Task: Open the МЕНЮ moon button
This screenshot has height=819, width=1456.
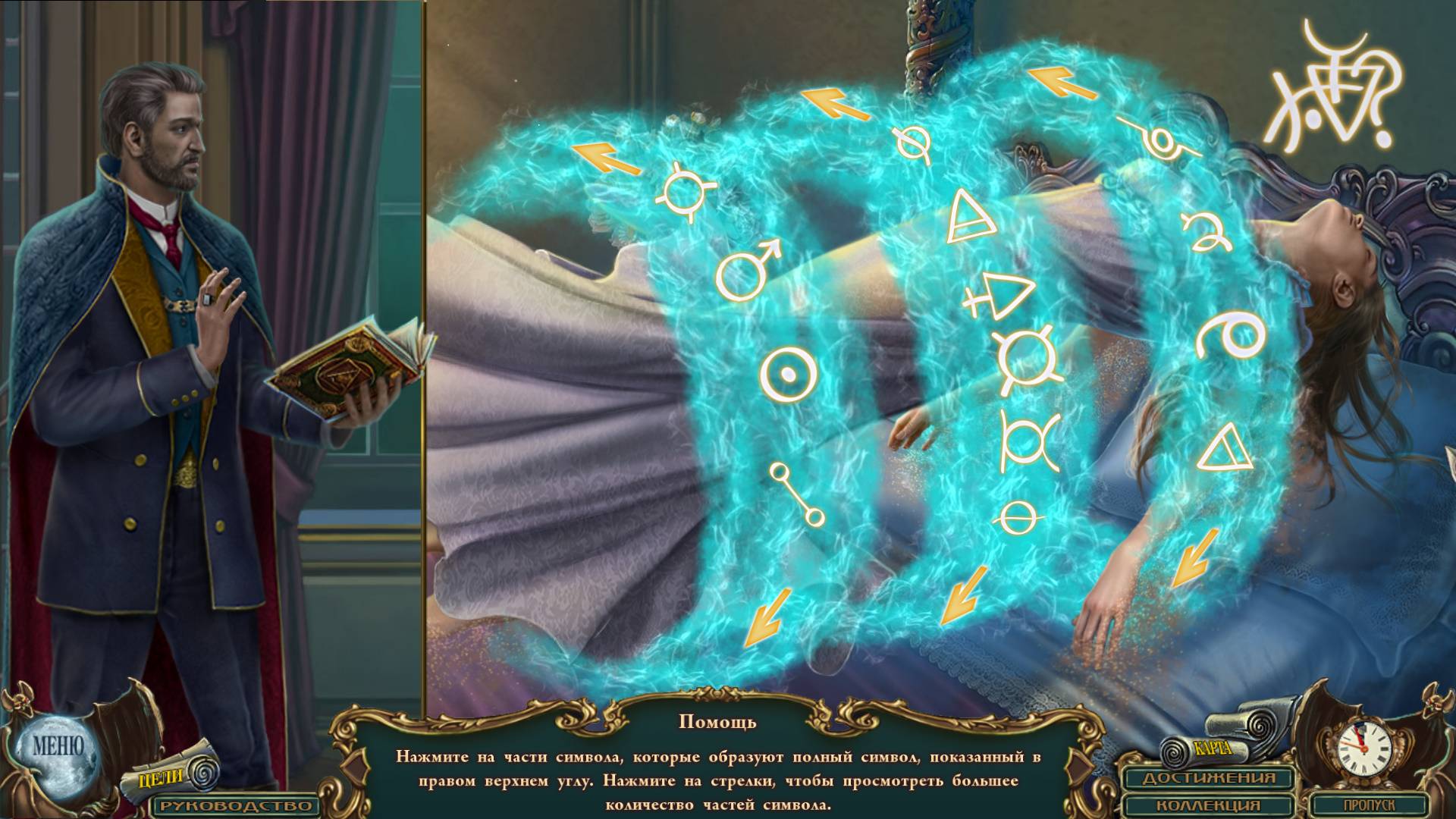Action: tap(58, 746)
